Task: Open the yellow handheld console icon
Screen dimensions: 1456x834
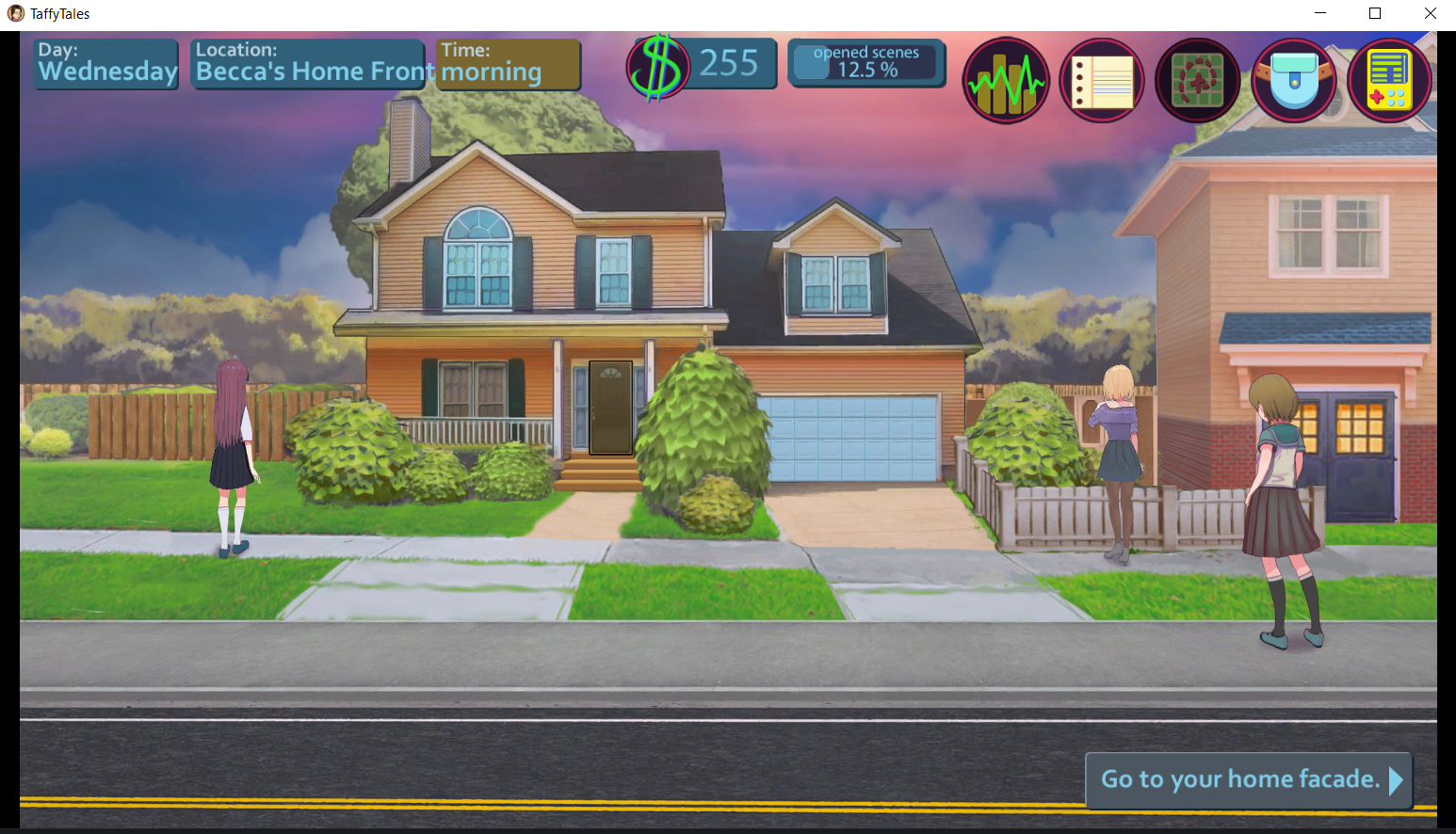Action: tap(1389, 81)
